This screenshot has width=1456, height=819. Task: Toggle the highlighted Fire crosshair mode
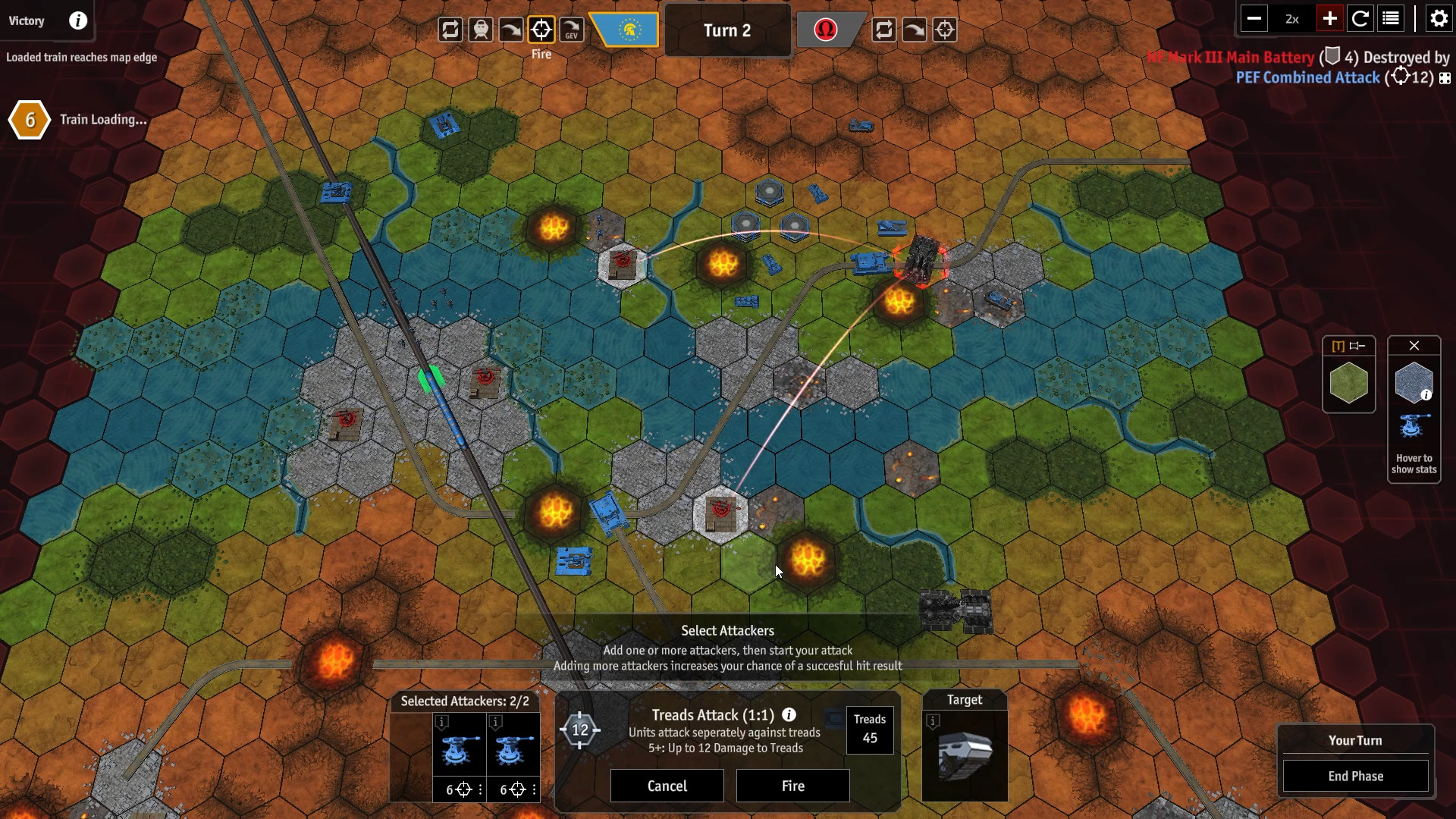click(541, 30)
